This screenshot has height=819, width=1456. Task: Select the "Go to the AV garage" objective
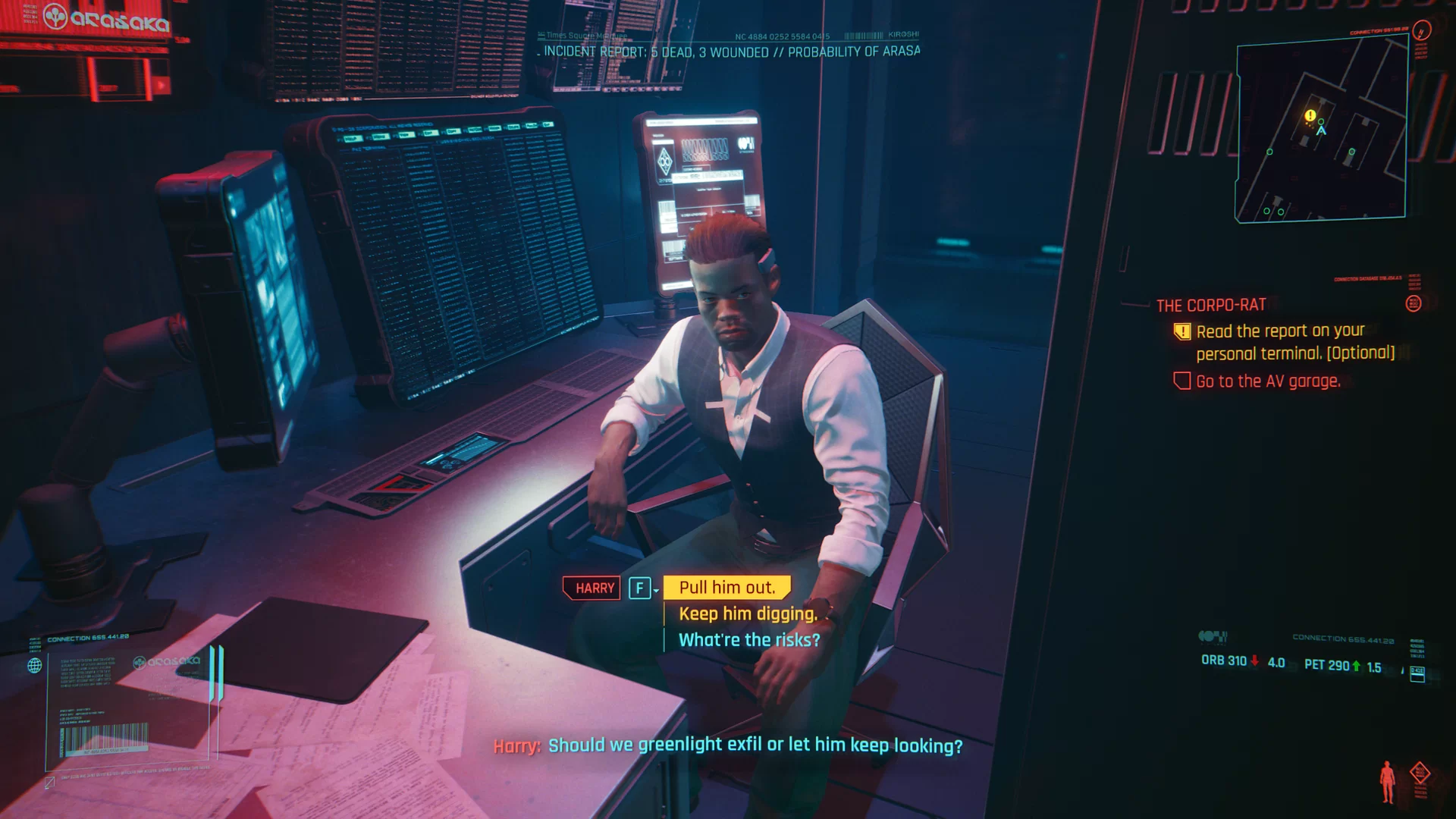click(1268, 381)
